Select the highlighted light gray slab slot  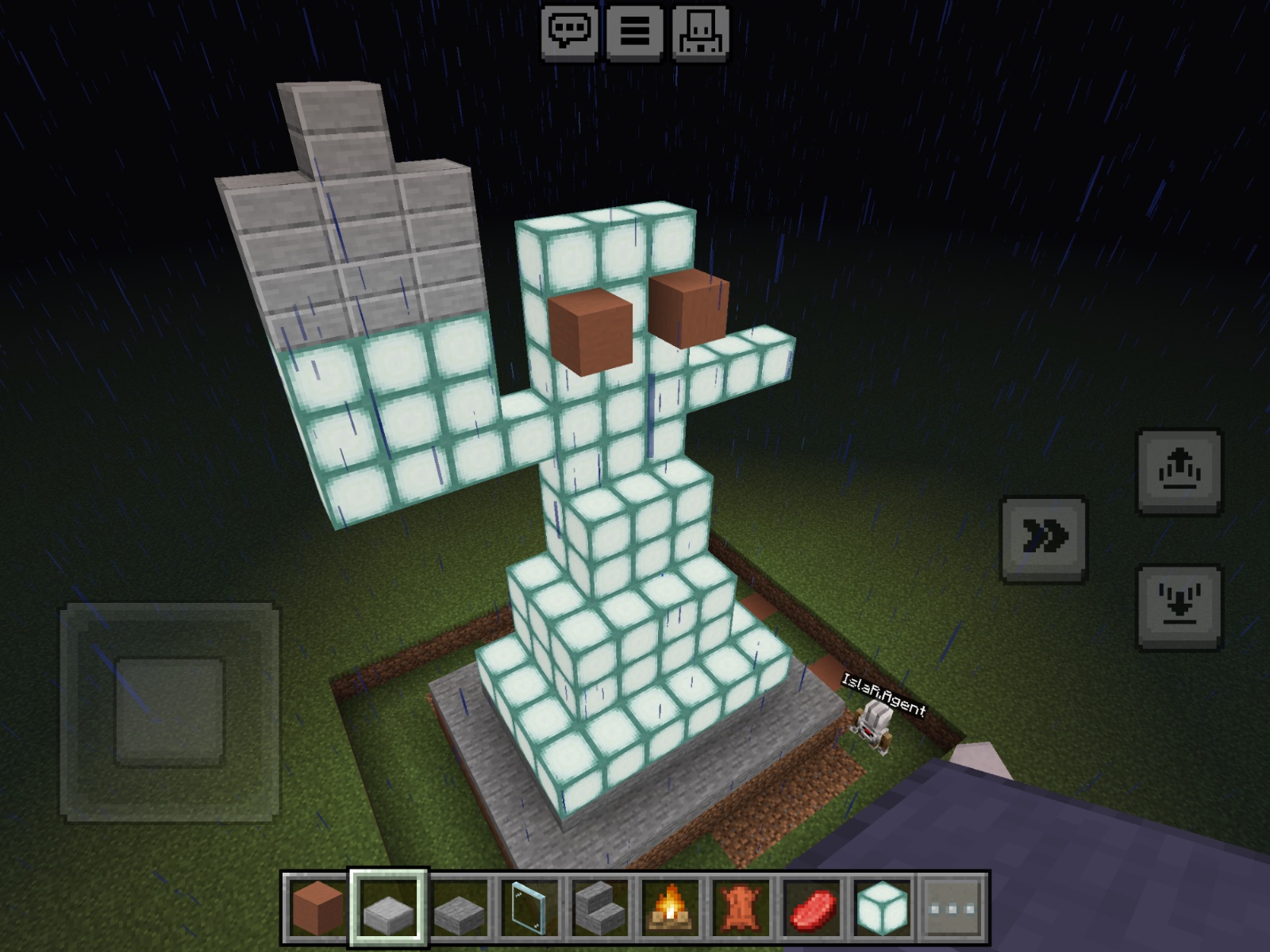[389, 908]
